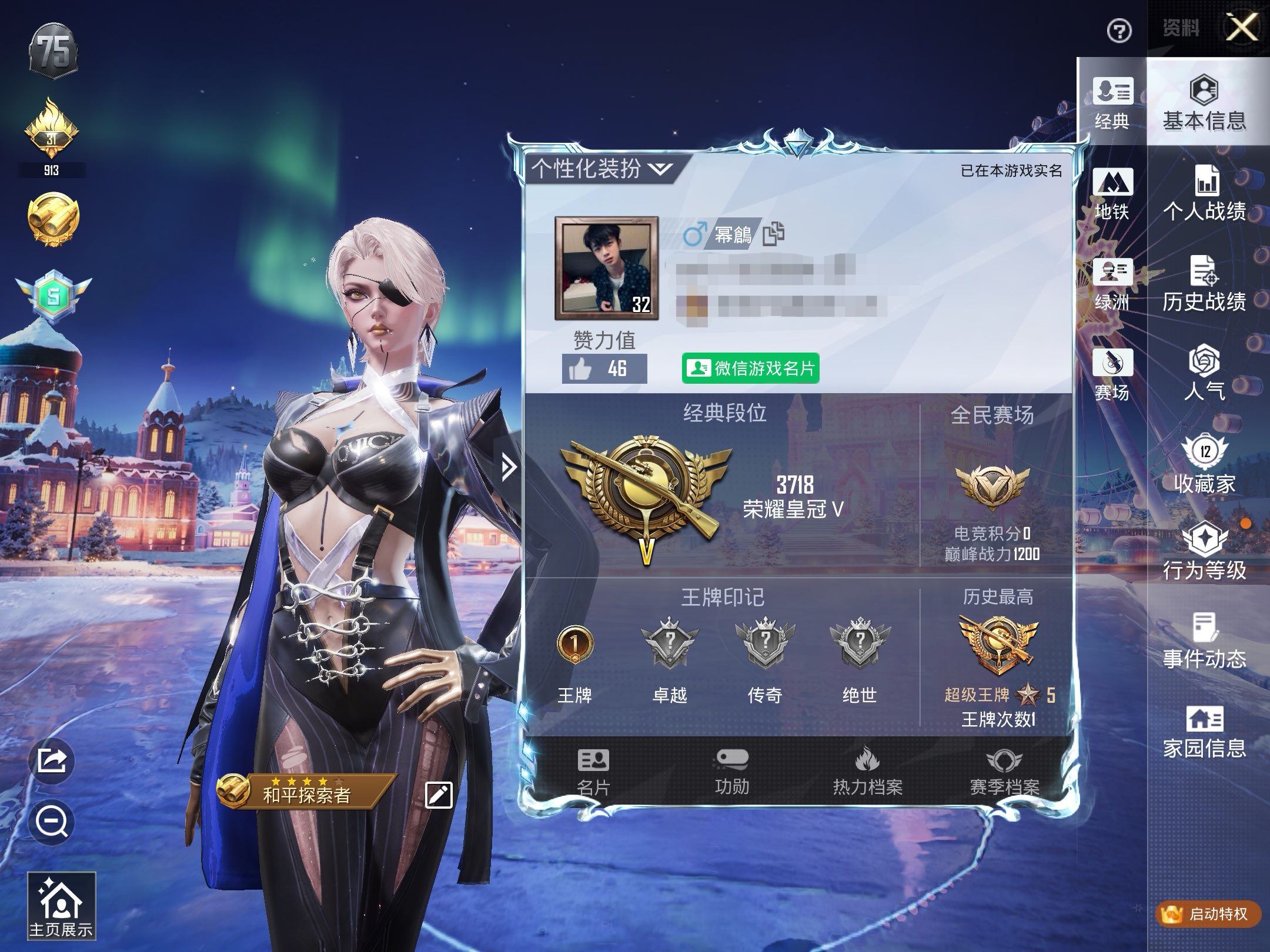Open 家园信息 home info
Viewport: 1270px width, 952px height.
(1205, 732)
